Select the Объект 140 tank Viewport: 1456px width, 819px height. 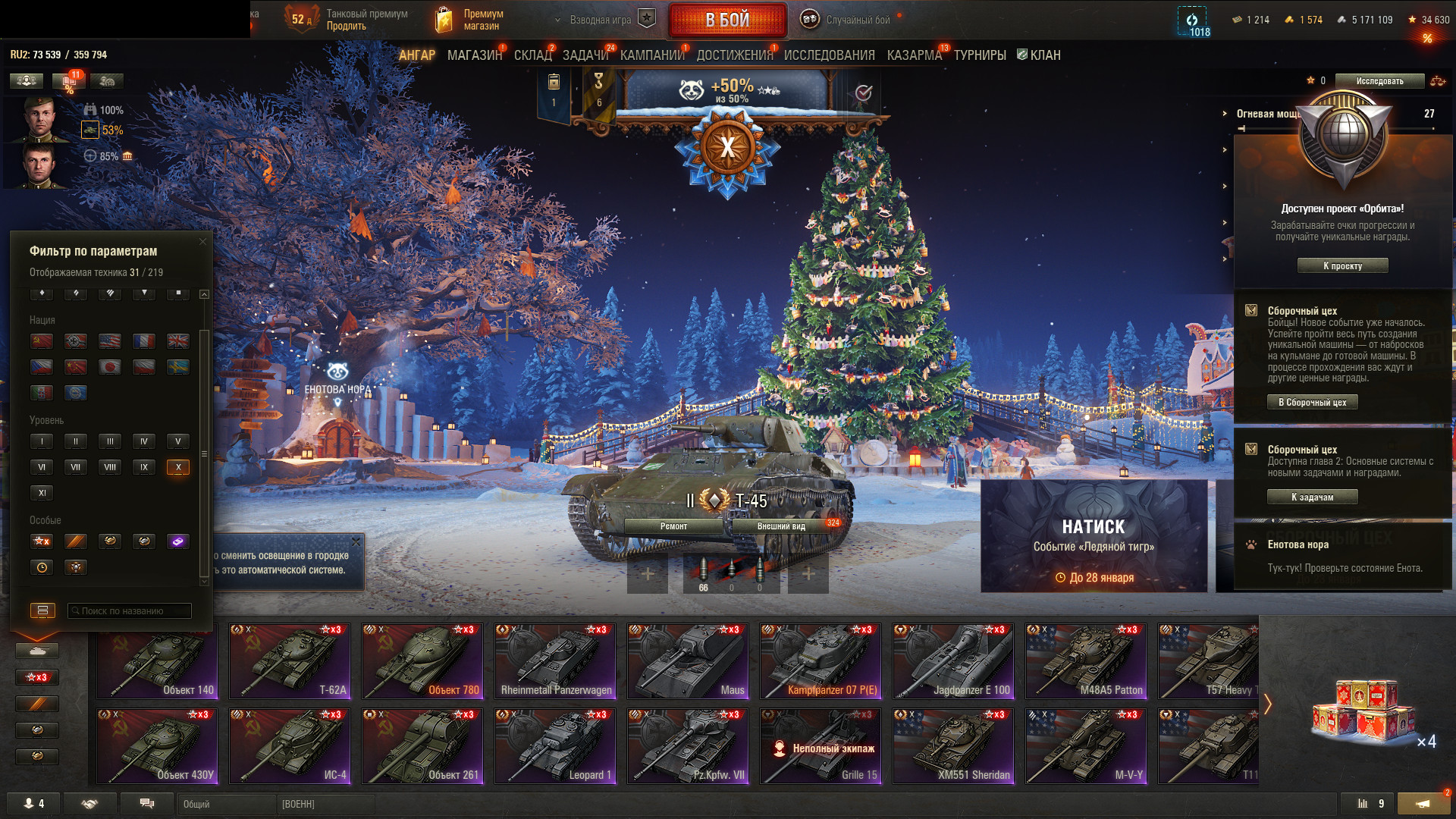pos(157,661)
